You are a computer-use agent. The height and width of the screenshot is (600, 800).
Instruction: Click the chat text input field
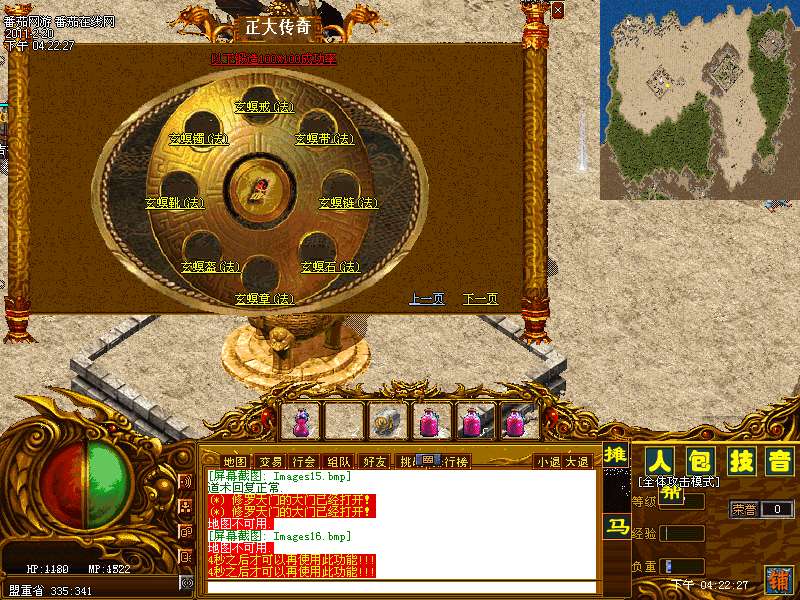(400, 587)
